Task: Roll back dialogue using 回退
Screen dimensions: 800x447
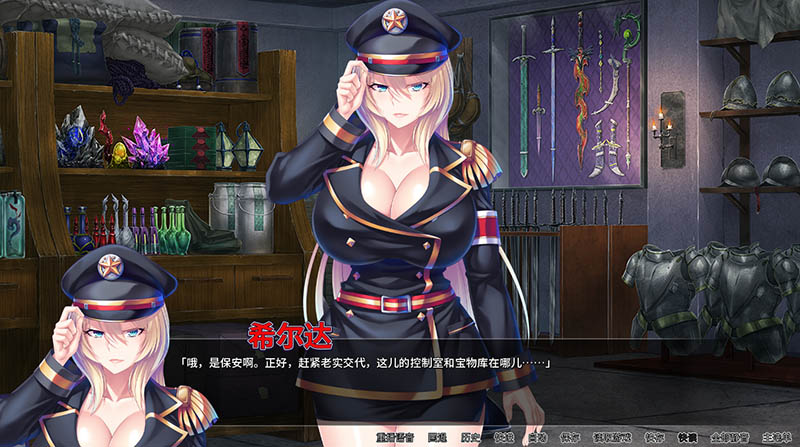Action: [x=436, y=437]
